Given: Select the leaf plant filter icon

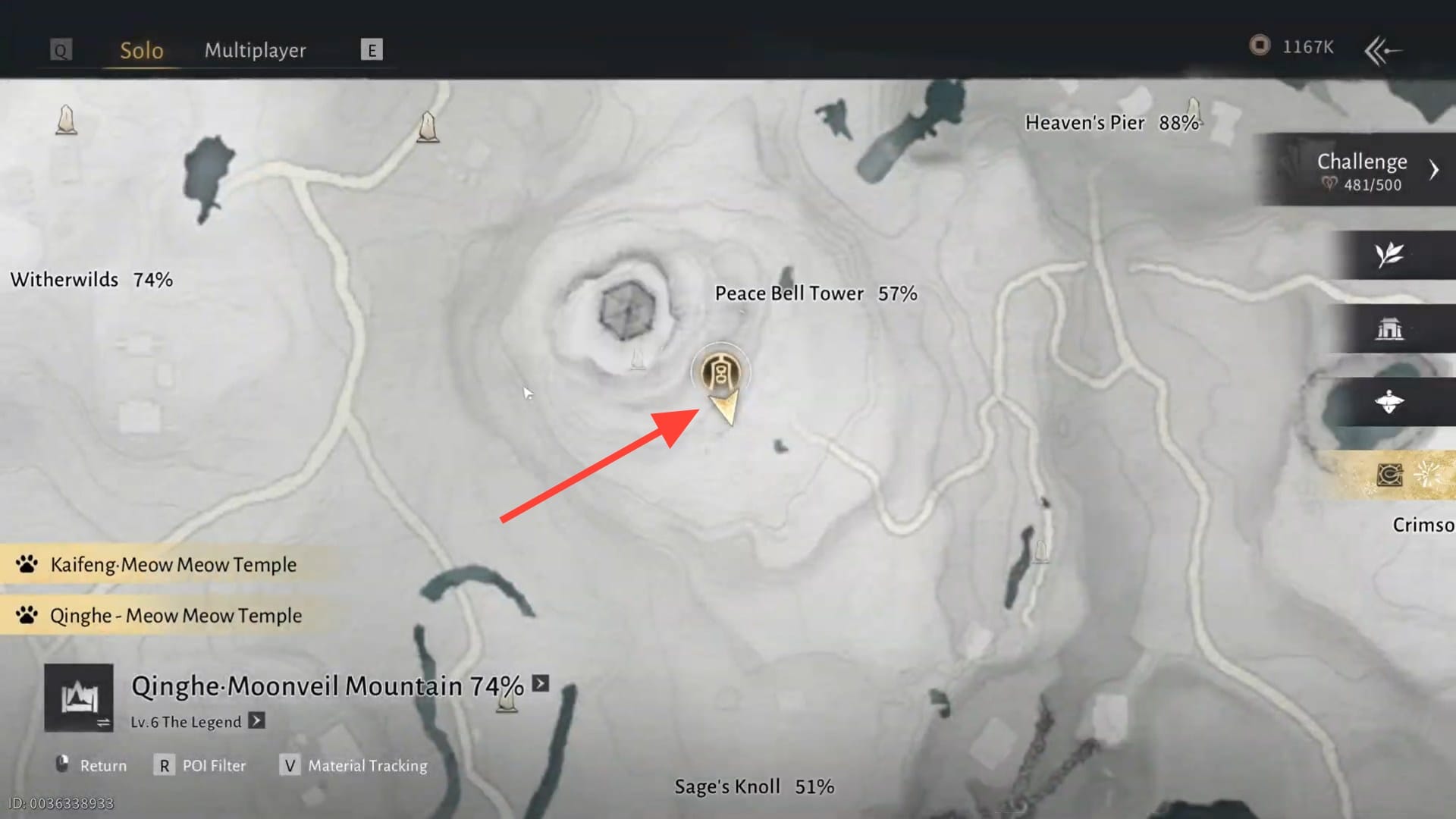Looking at the screenshot, I should [x=1389, y=255].
